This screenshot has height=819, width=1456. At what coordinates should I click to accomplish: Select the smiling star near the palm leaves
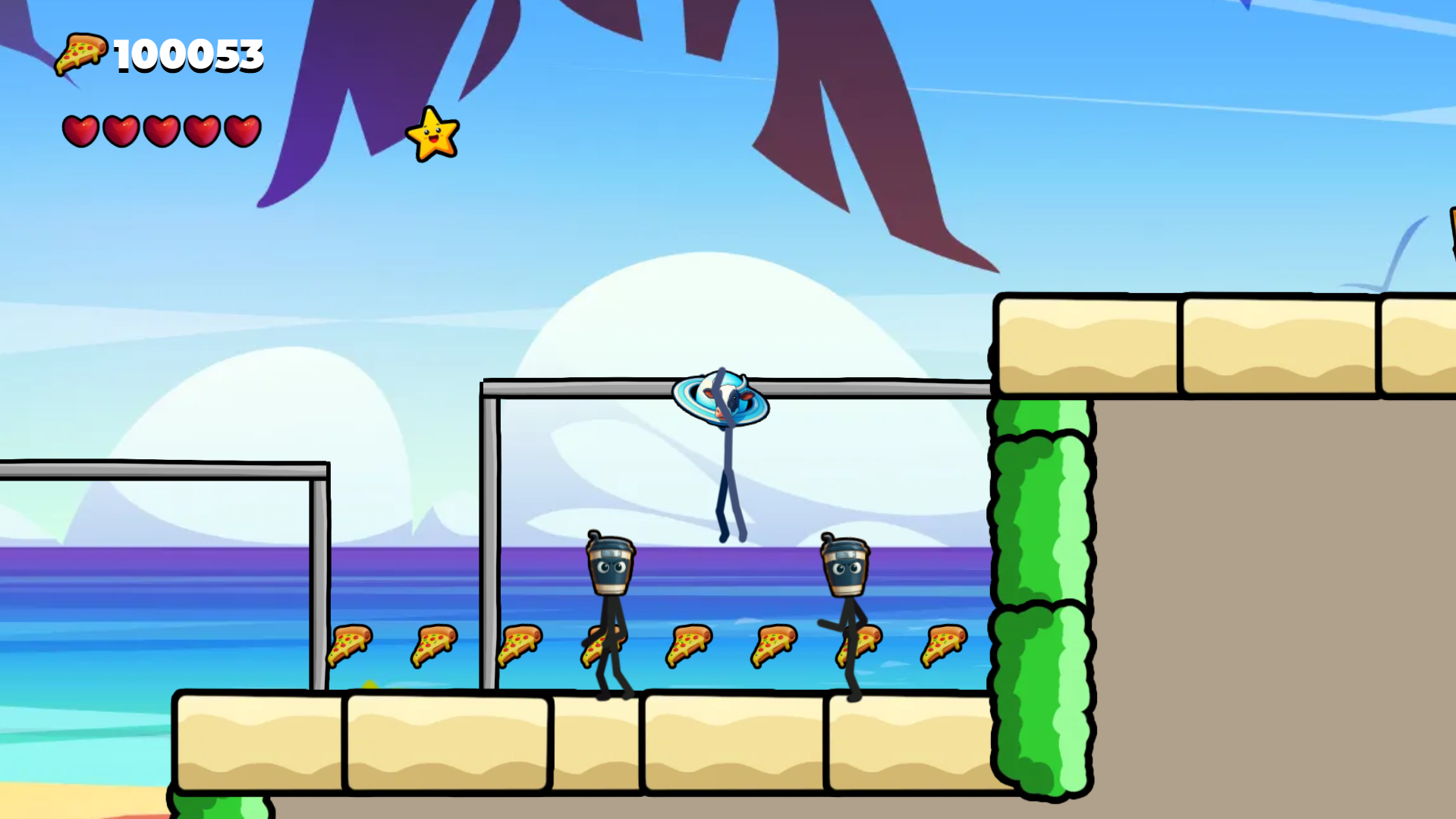tap(434, 135)
